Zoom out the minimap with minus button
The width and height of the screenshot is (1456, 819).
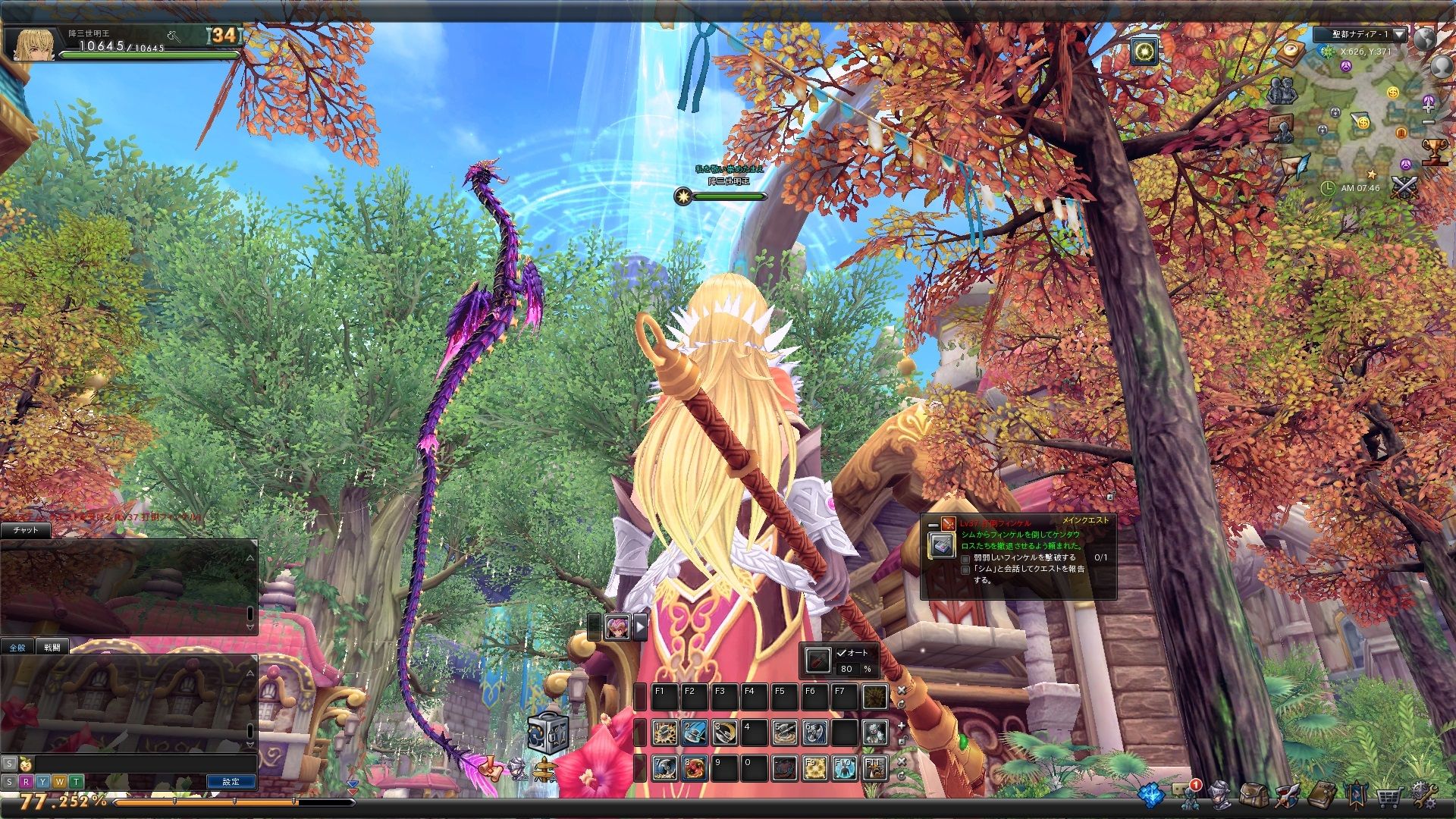pos(1429,122)
